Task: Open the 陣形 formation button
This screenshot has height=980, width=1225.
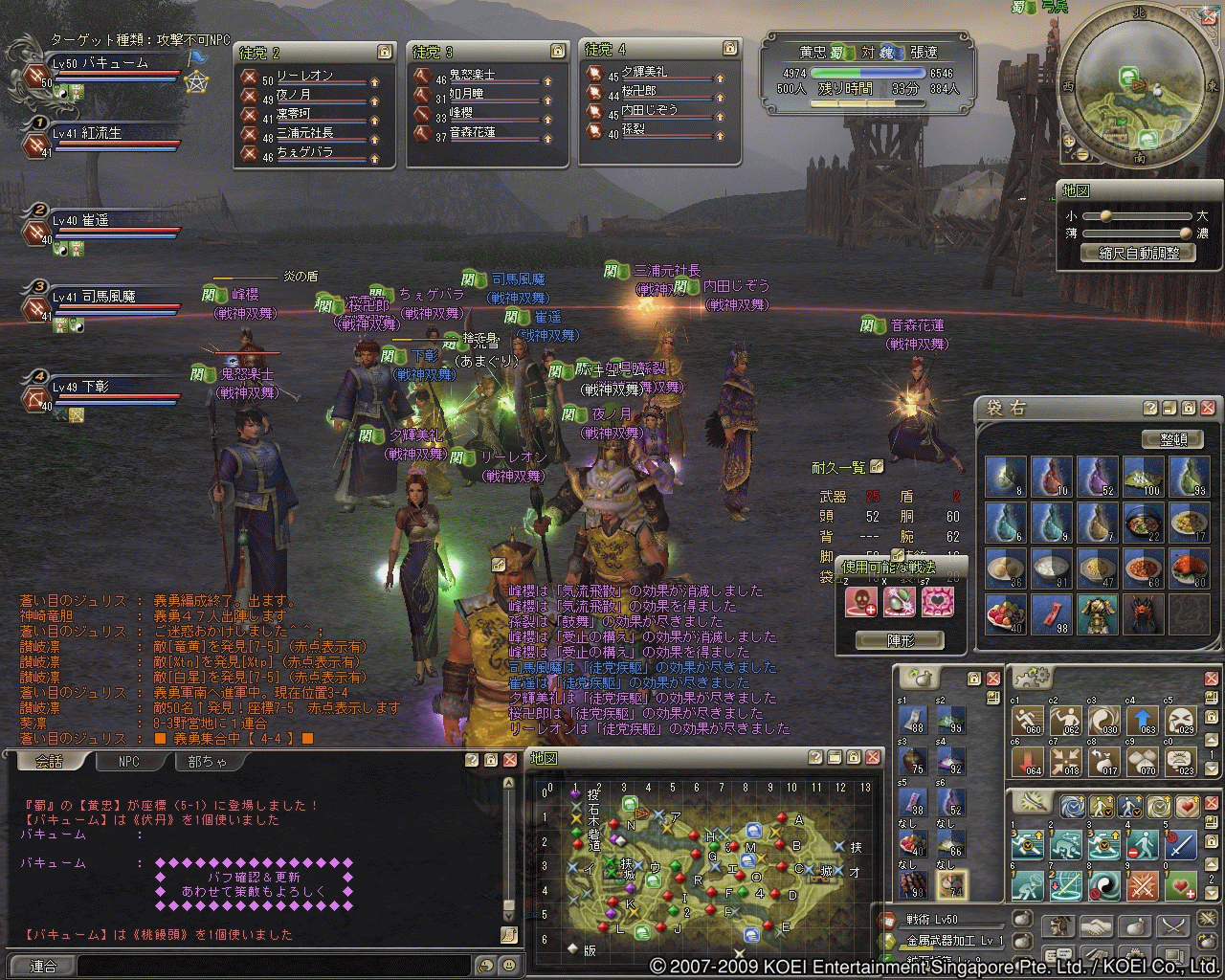Action: click(x=899, y=640)
